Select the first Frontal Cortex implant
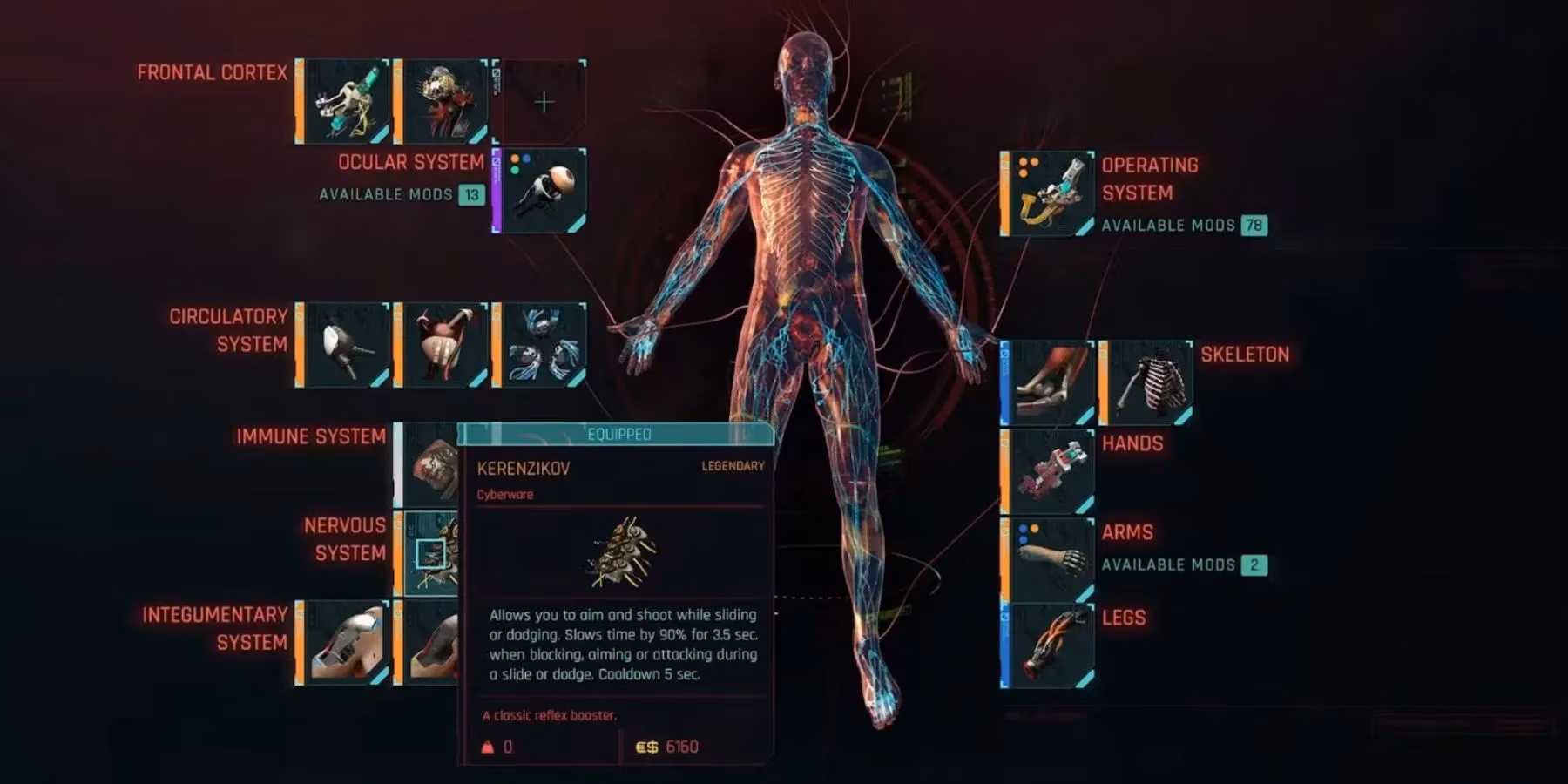 pos(344,100)
